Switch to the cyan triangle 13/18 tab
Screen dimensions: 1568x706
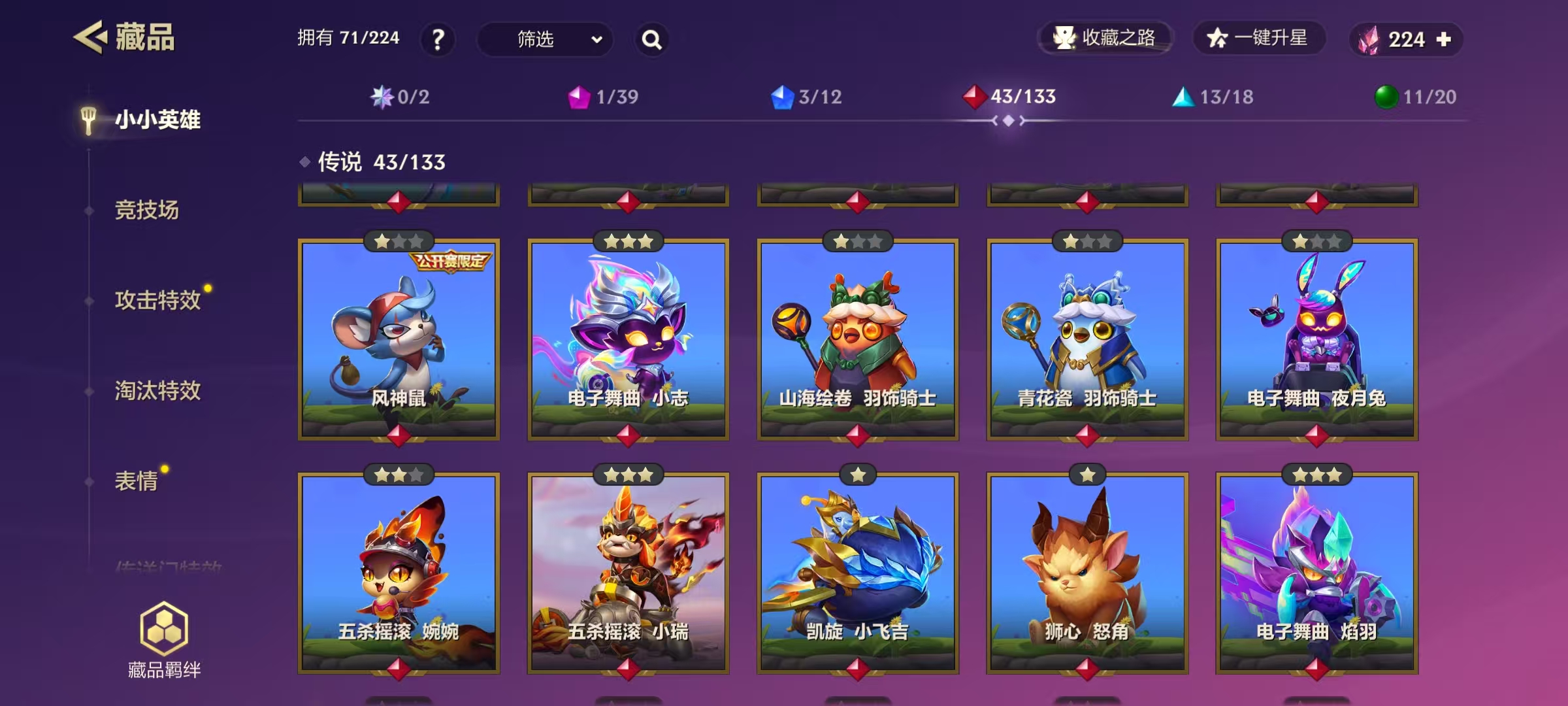[1213, 97]
